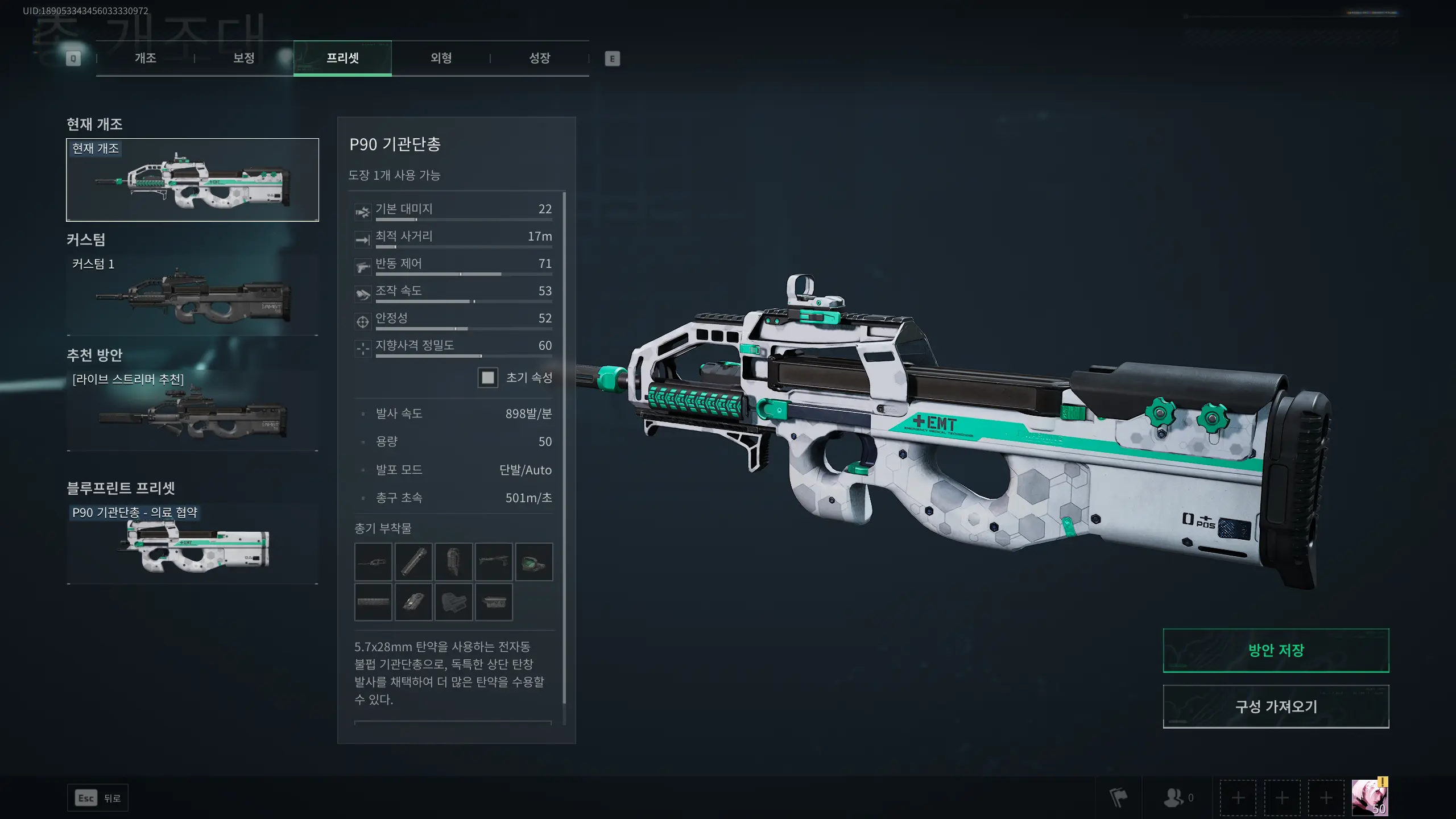Image resolution: width=1456 pixels, height=819 pixels.
Task: Click the rail attachment icon
Action: [373, 602]
